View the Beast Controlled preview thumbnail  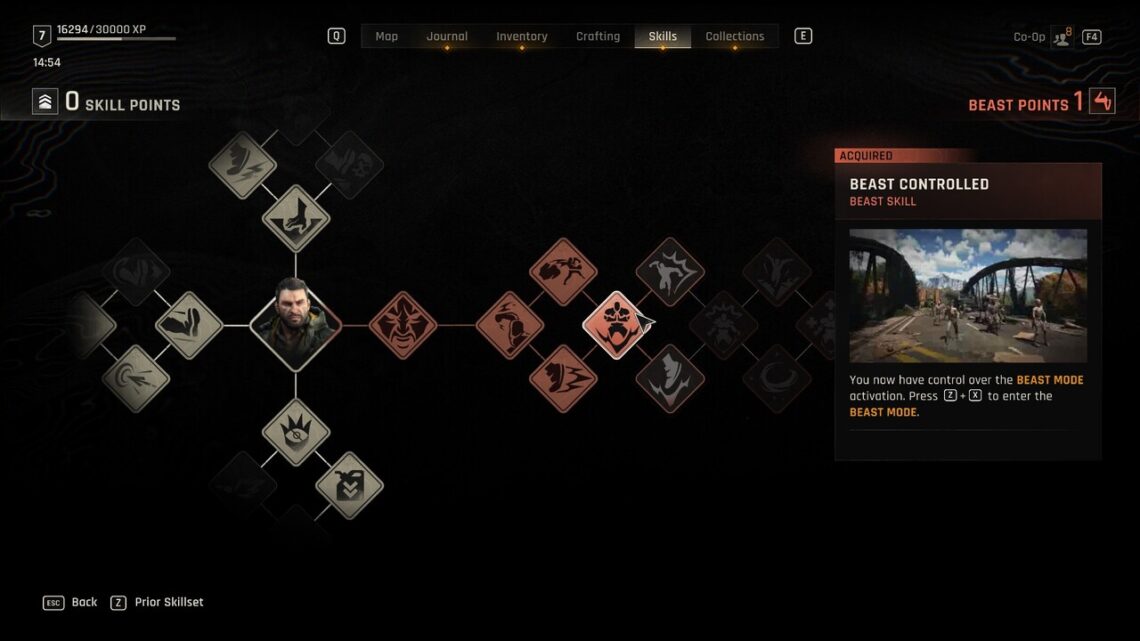tap(968, 295)
